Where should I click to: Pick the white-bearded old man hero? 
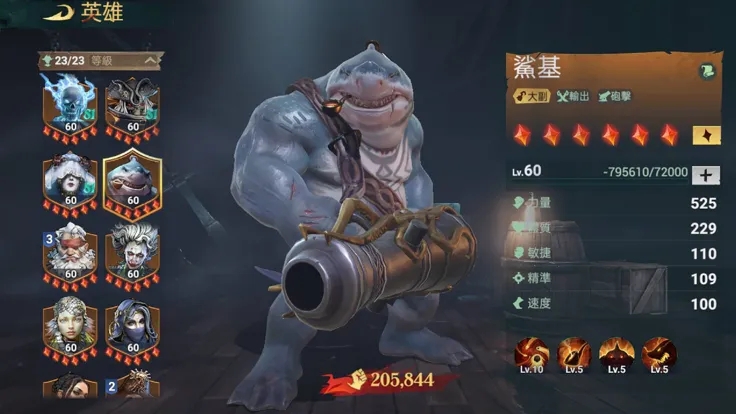click(70, 254)
